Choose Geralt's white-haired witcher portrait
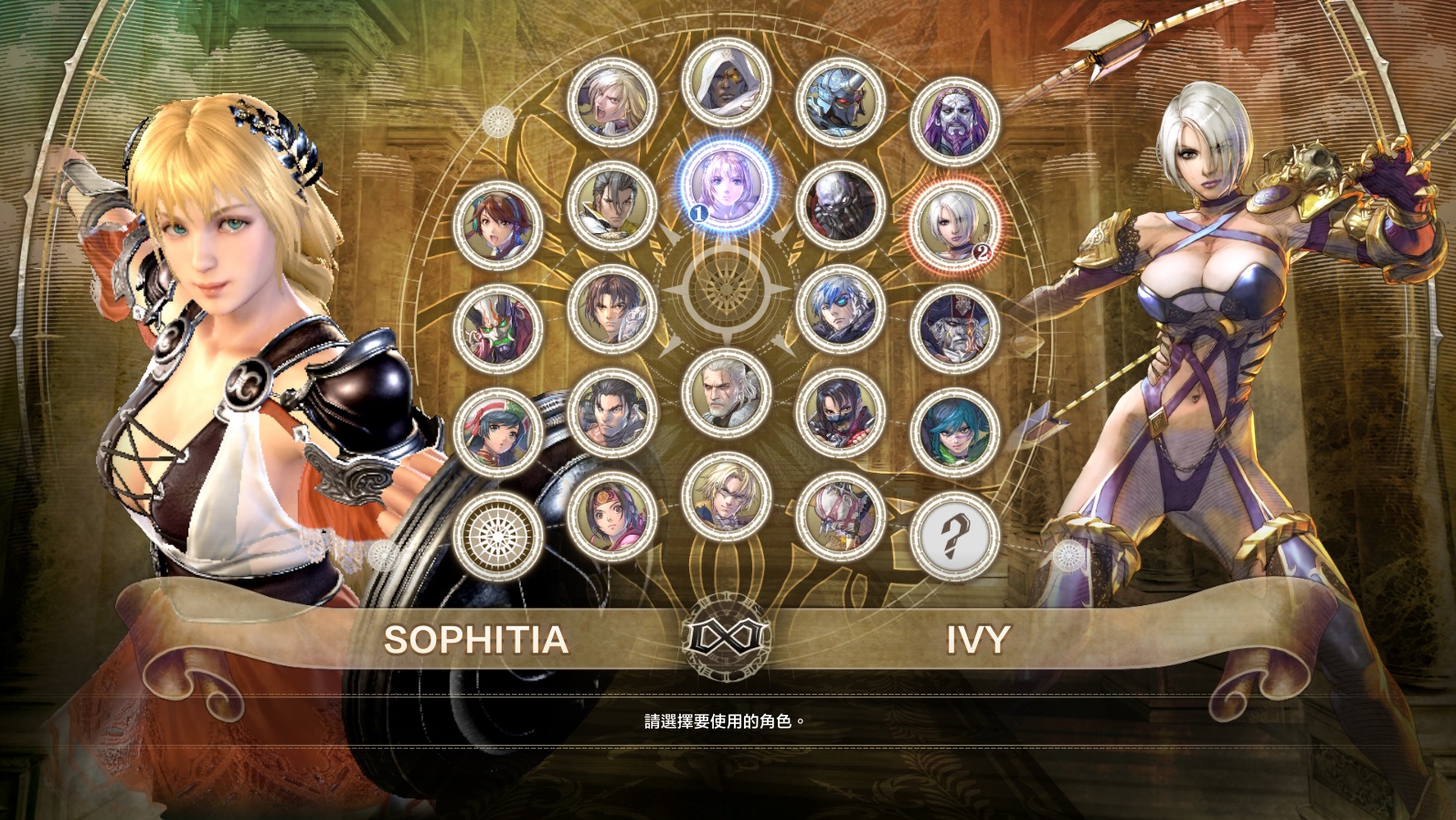Viewport: 1456px width, 820px height. (x=727, y=393)
